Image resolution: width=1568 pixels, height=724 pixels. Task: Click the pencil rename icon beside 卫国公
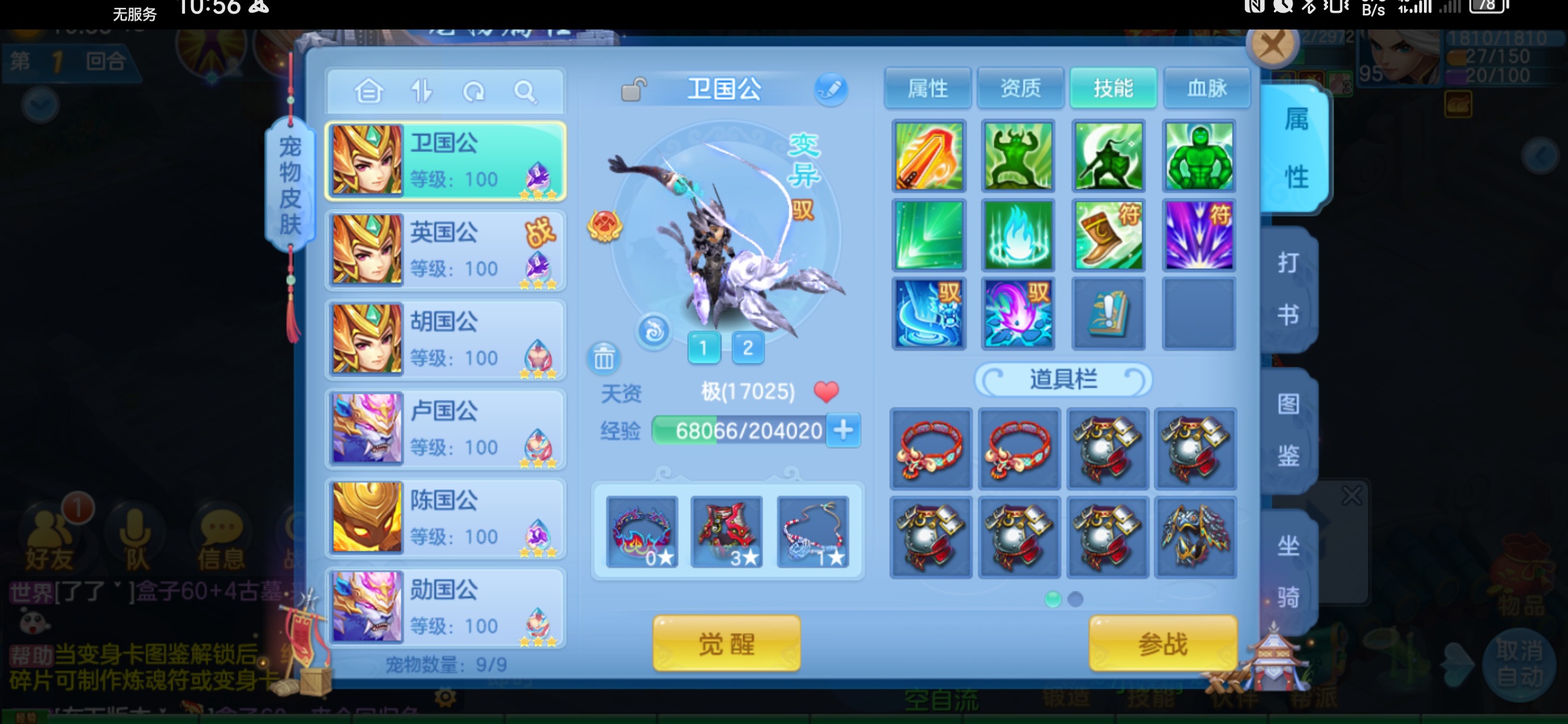(831, 89)
